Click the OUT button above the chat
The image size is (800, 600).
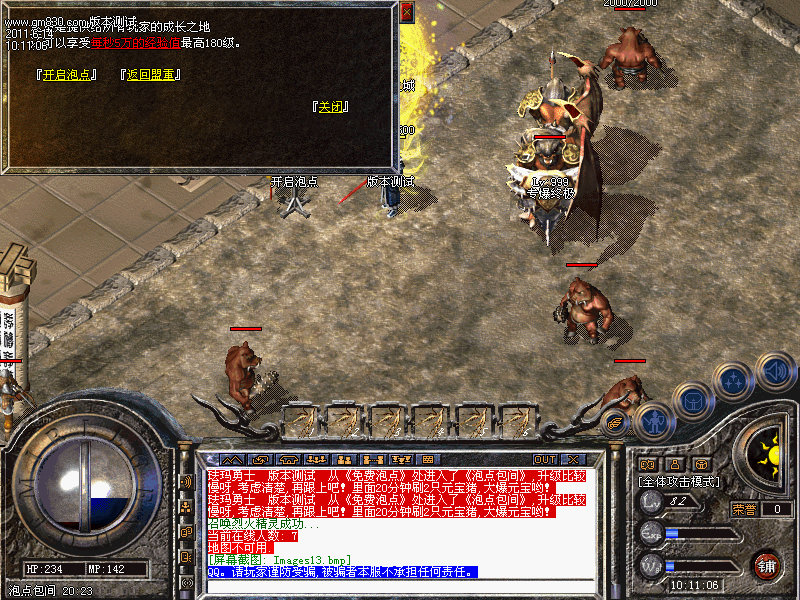545,459
